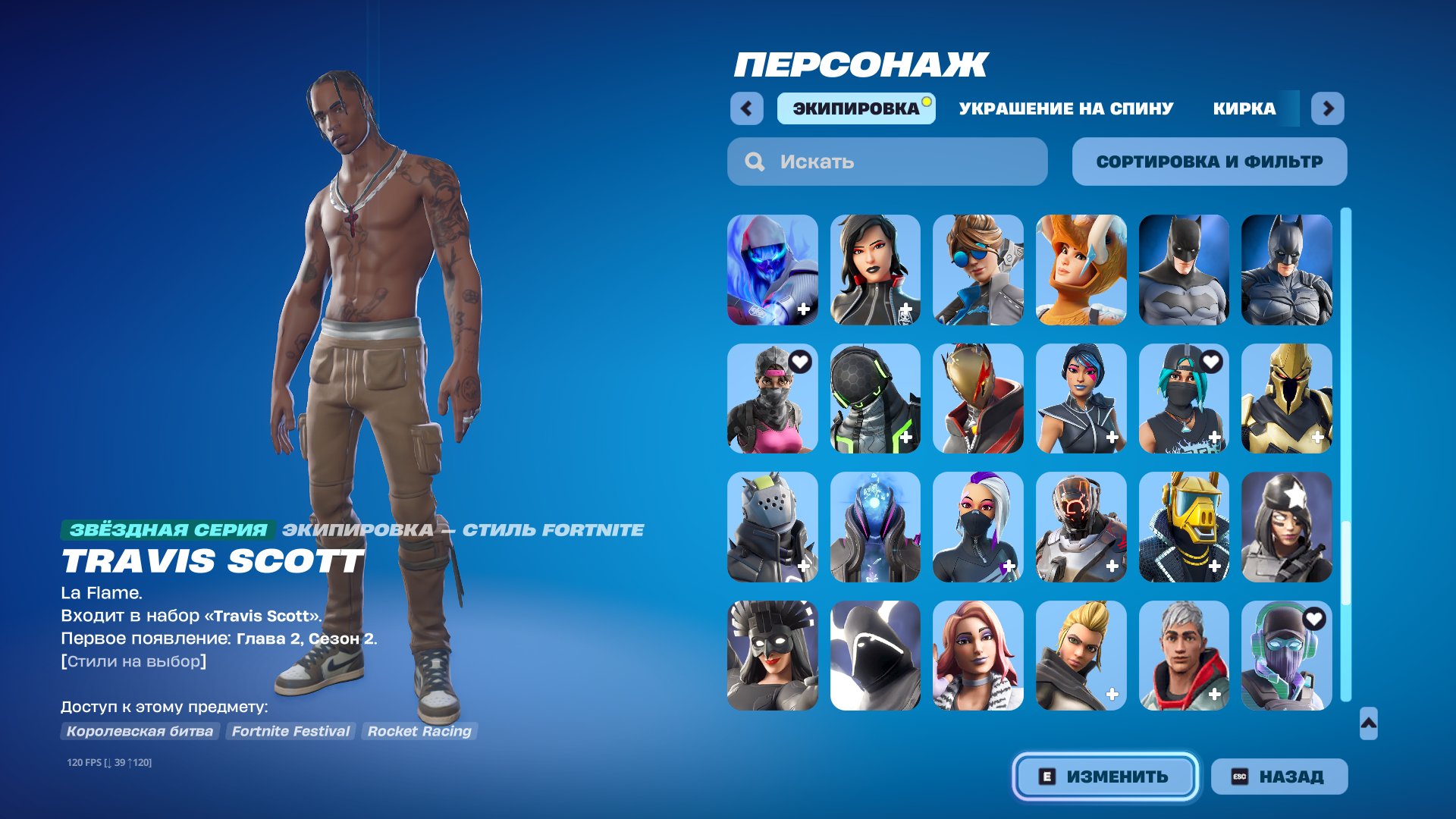The height and width of the screenshot is (819, 1456).
Task: Open the КИРКА tab
Action: pyautogui.click(x=1242, y=108)
